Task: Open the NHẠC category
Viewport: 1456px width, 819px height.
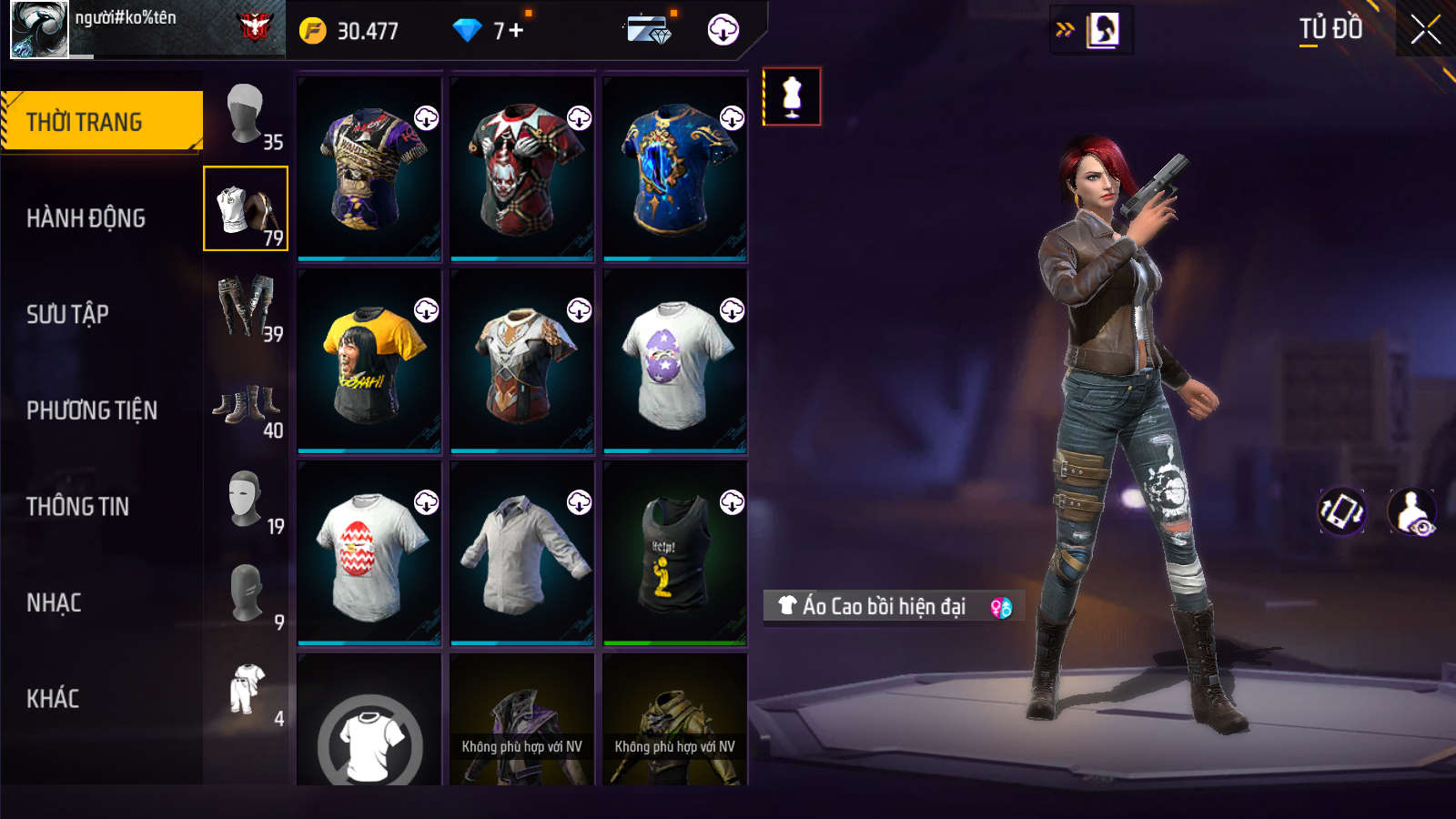Action: pyautogui.click(x=55, y=603)
